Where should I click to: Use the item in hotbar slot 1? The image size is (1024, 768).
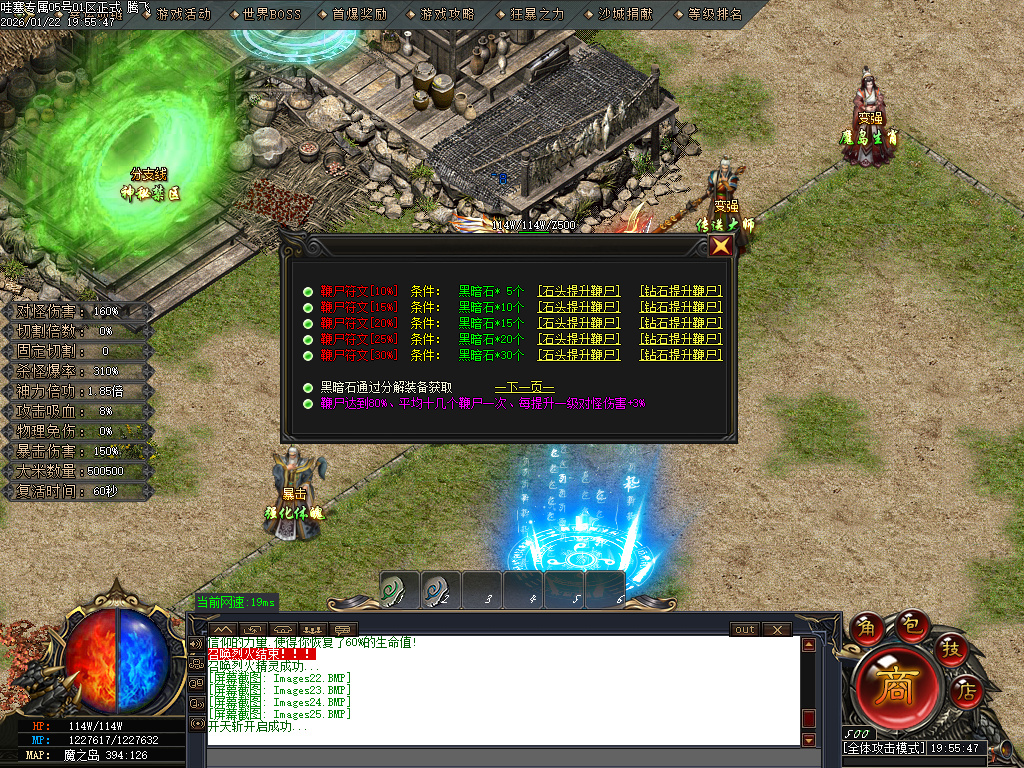[399, 590]
